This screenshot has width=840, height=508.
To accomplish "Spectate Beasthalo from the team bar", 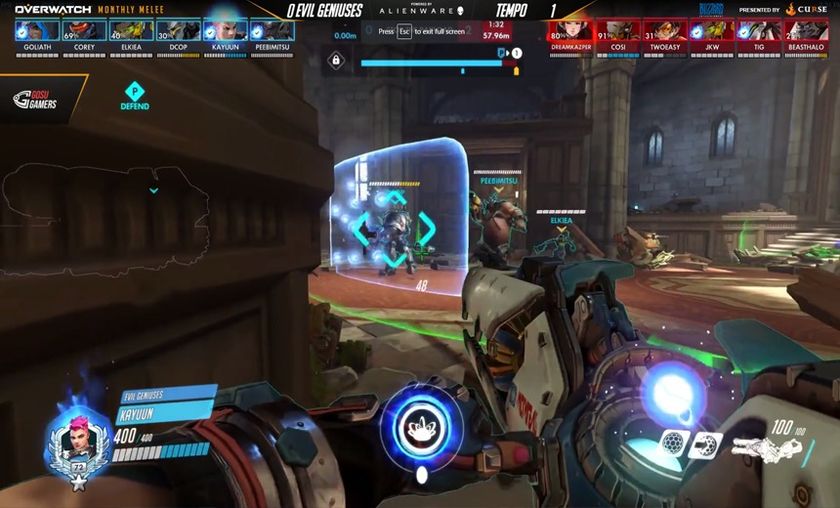I will point(805,30).
